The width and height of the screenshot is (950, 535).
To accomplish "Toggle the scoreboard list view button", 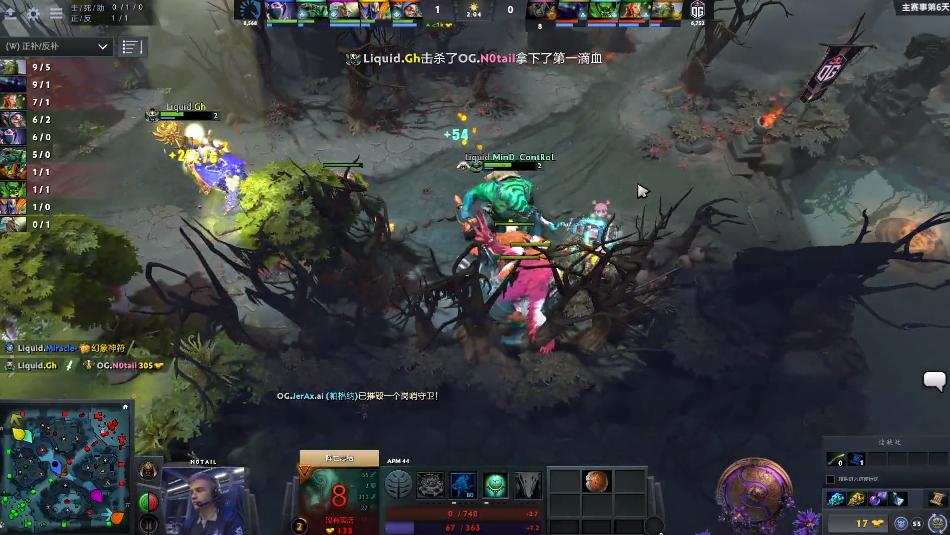I will click(132, 46).
